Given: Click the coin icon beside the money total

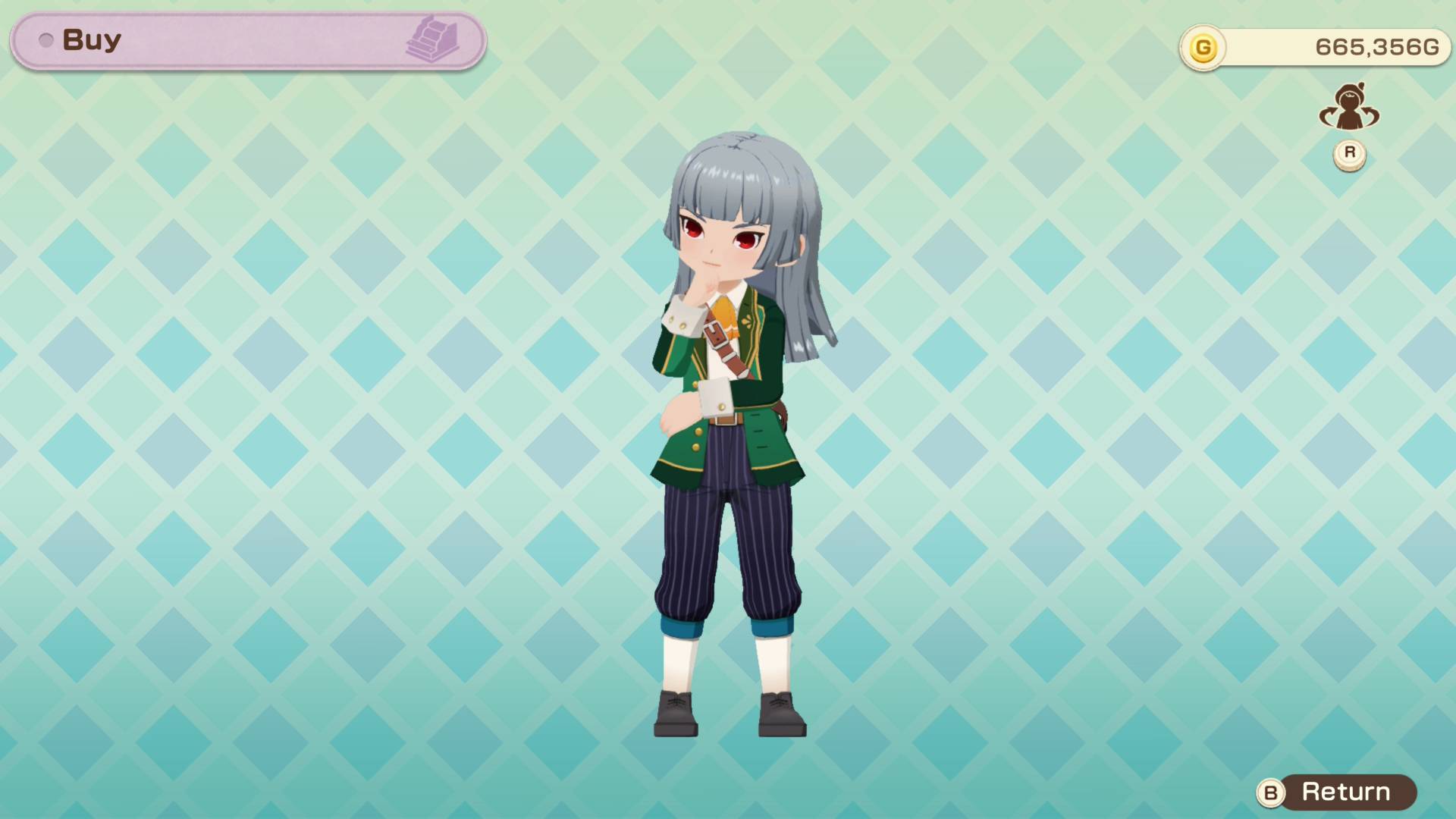Looking at the screenshot, I should pos(1205,49).
